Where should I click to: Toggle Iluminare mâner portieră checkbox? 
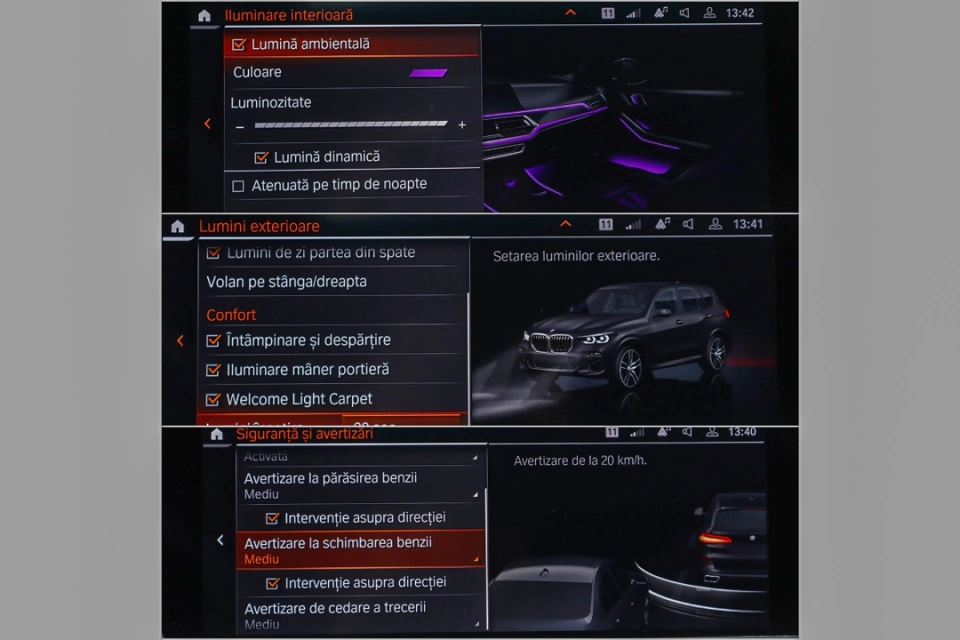click(x=213, y=370)
